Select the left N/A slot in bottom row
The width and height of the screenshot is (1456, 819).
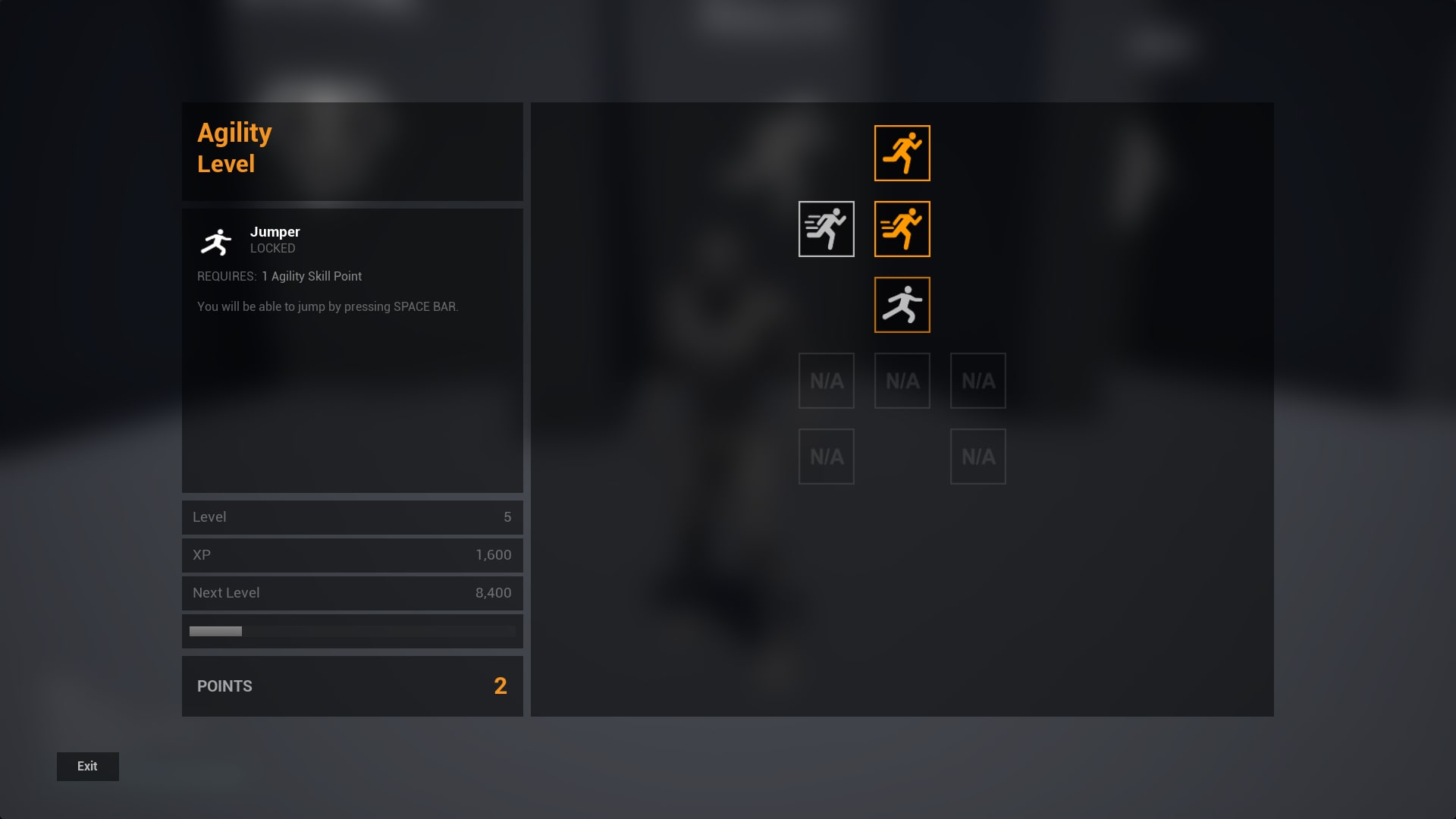(826, 456)
